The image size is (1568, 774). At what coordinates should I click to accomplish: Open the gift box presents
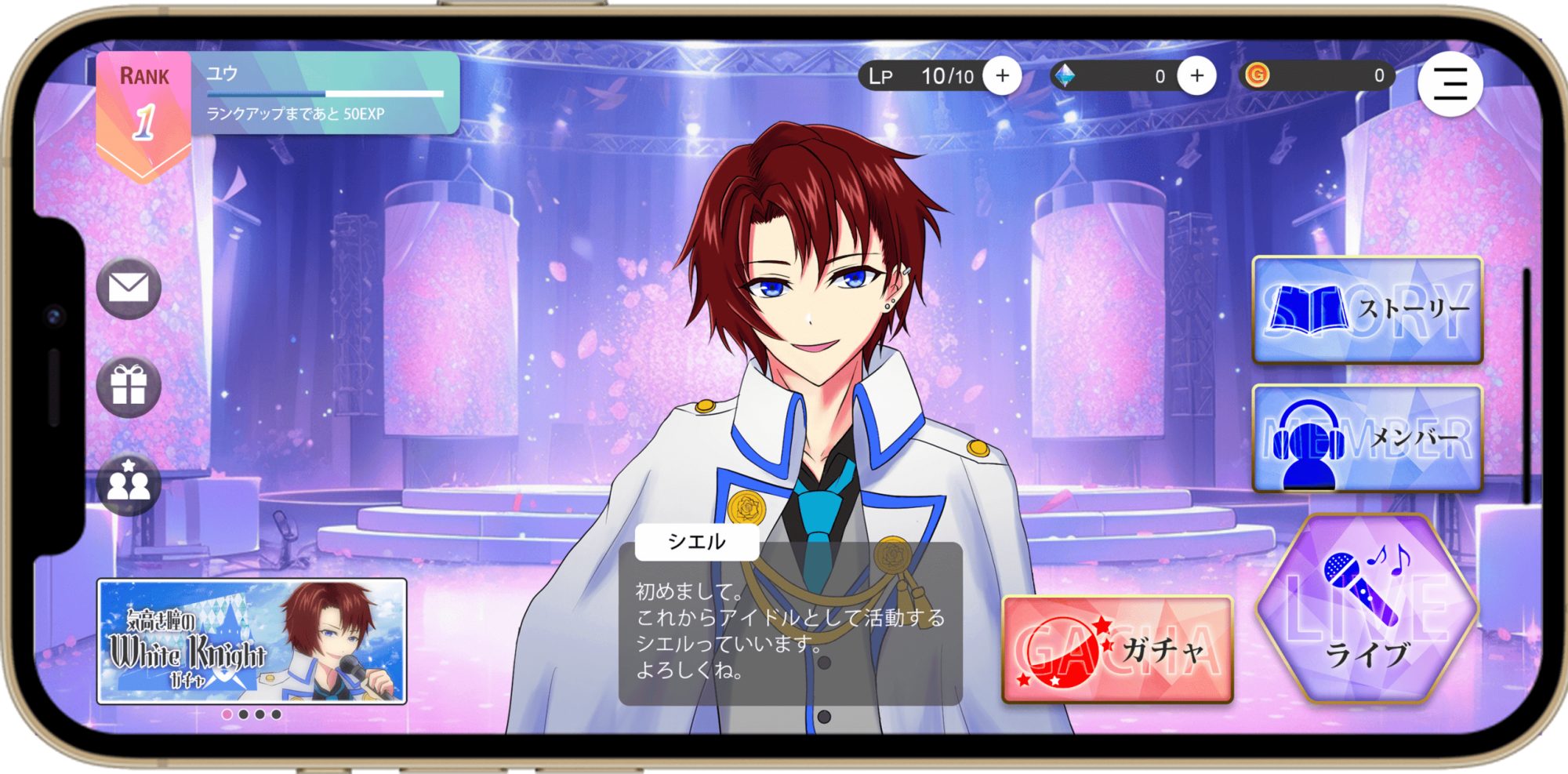(x=129, y=386)
